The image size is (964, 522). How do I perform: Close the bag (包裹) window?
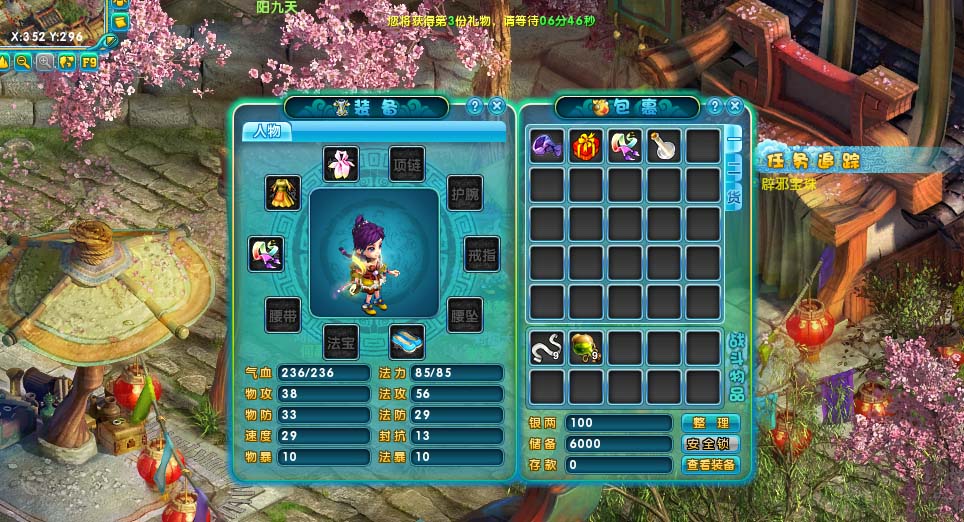click(735, 106)
